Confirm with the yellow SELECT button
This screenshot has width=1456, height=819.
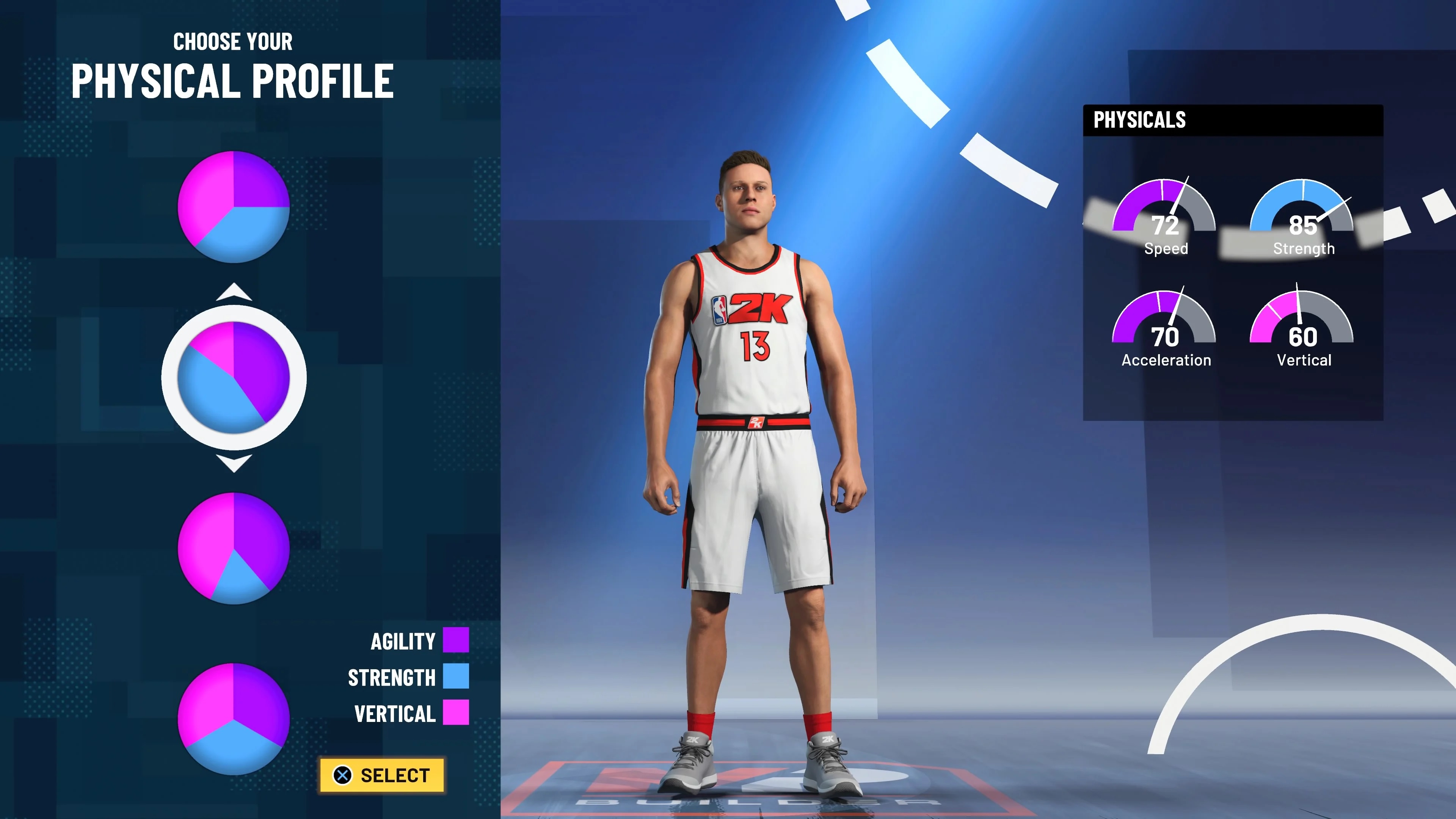(382, 775)
